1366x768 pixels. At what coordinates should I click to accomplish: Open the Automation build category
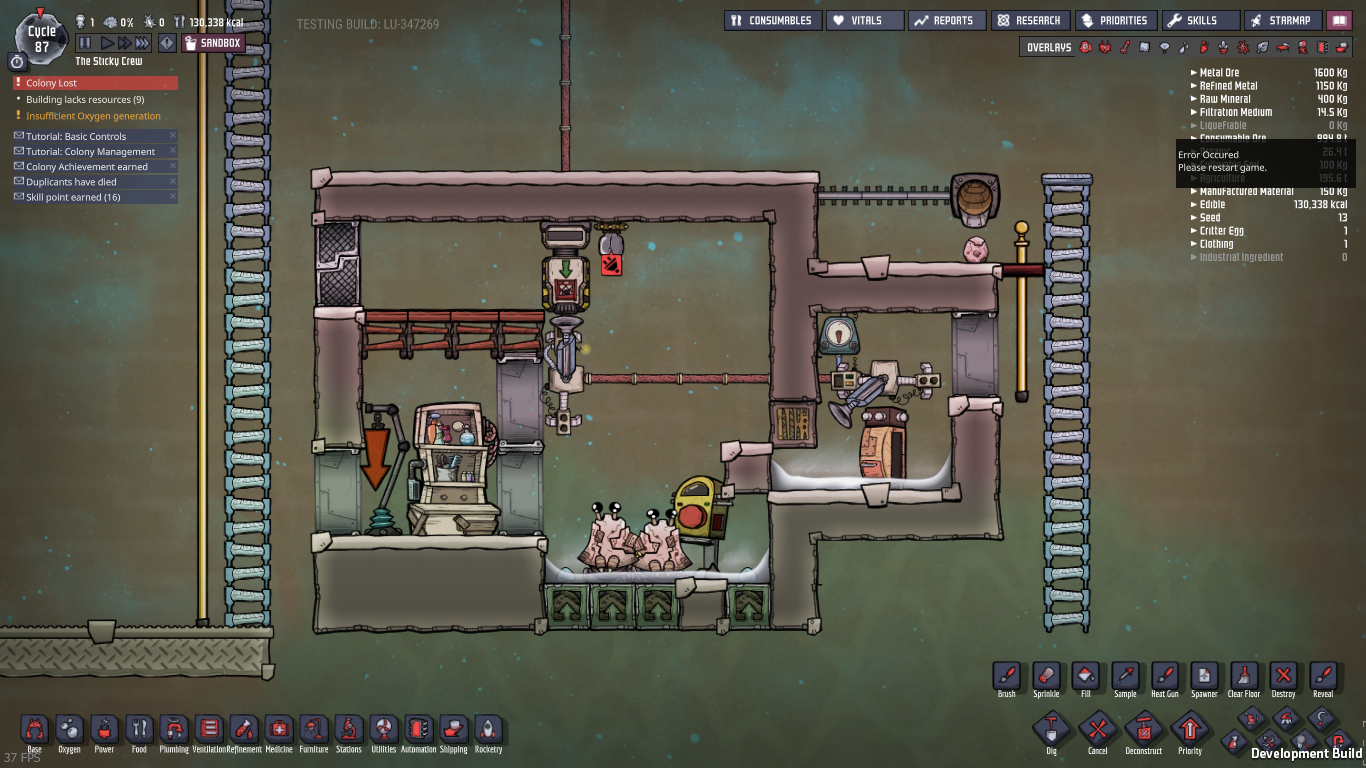click(418, 730)
